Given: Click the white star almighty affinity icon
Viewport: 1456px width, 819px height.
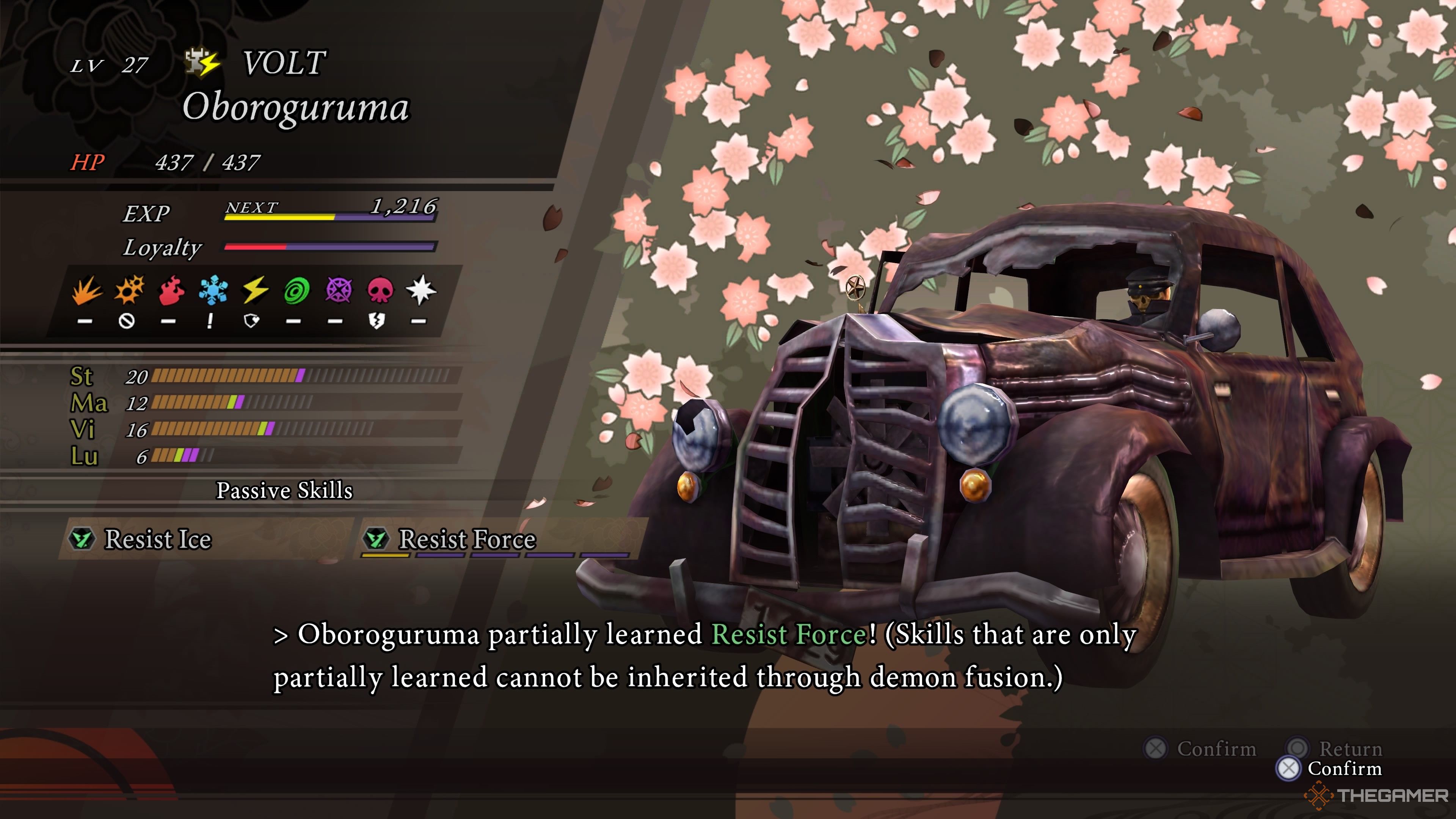Looking at the screenshot, I should (x=421, y=290).
